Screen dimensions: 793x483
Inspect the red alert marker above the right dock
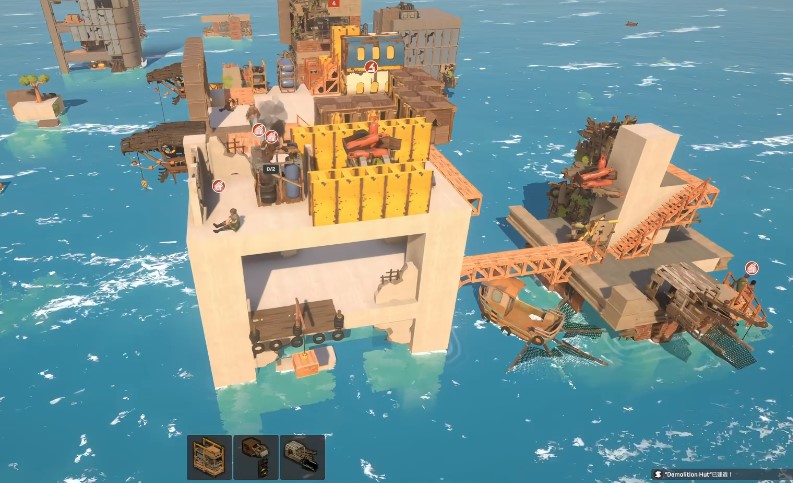[751, 268]
